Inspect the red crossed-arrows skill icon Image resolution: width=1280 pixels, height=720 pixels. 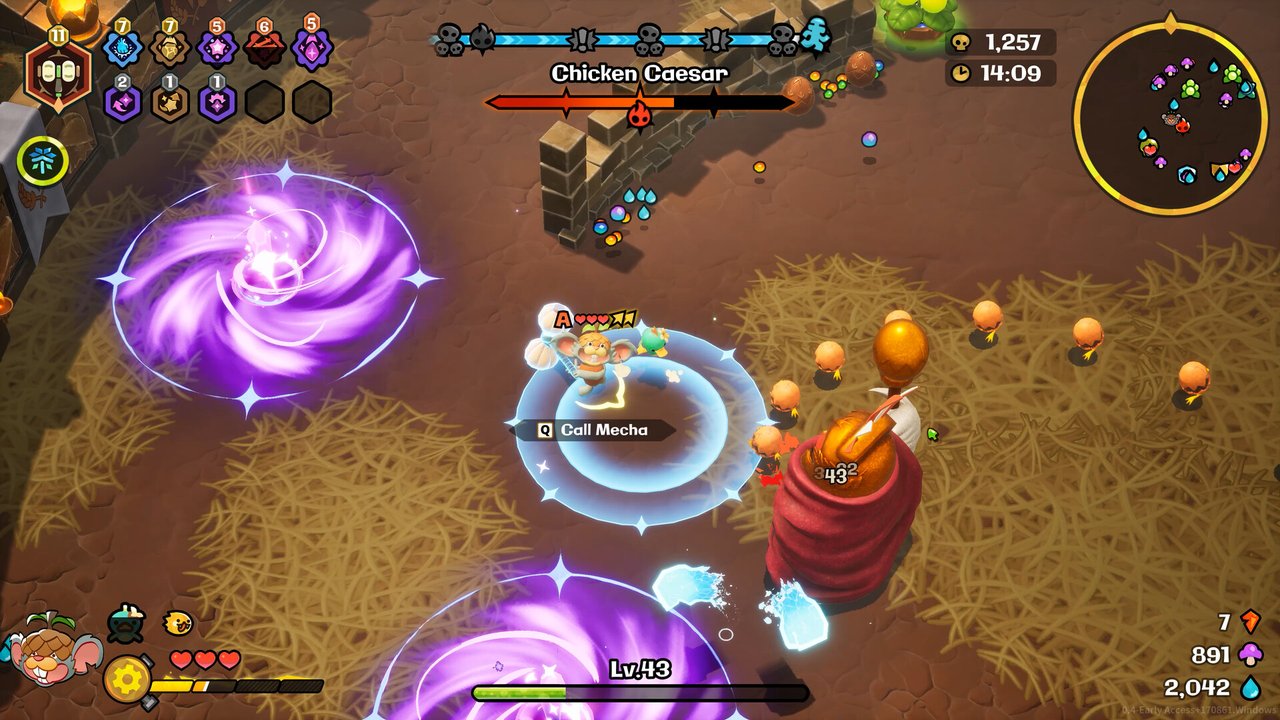[x=264, y=48]
